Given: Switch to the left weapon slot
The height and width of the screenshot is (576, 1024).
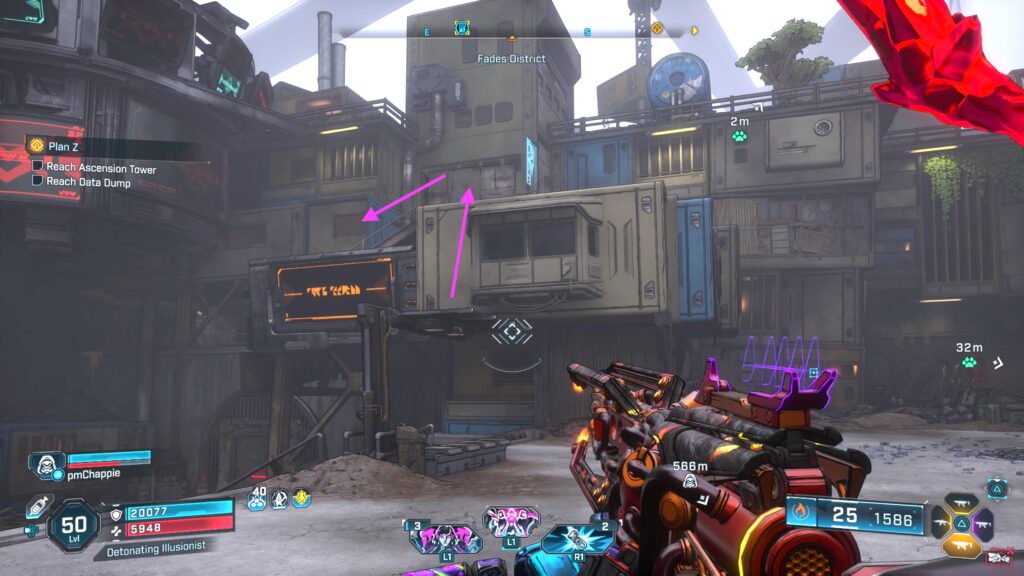Looking at the screenshot, I should click(x=943, y=522).
